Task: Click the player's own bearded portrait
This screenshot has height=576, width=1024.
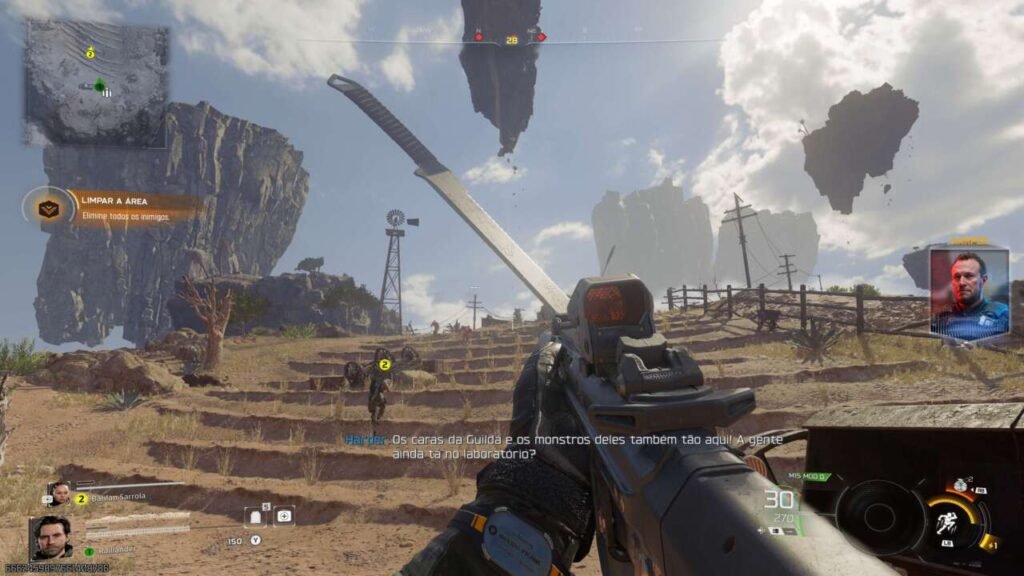Action: coord(51,538)
